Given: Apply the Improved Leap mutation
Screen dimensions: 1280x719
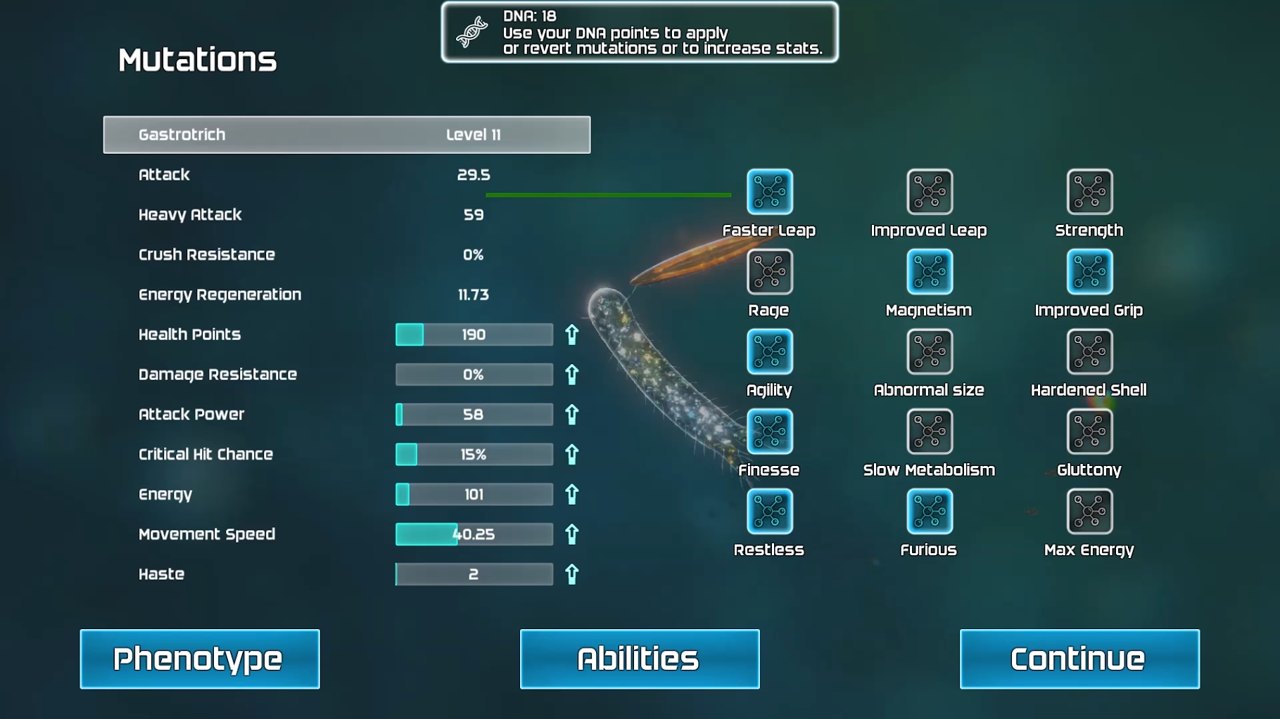Looking at the screenshot, I should 929,192.
